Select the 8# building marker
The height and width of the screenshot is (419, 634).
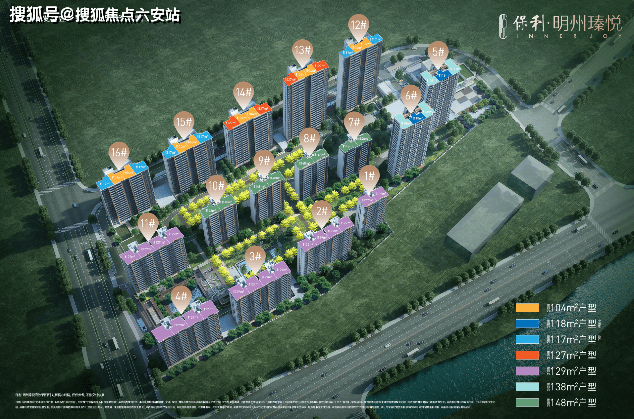309,138
